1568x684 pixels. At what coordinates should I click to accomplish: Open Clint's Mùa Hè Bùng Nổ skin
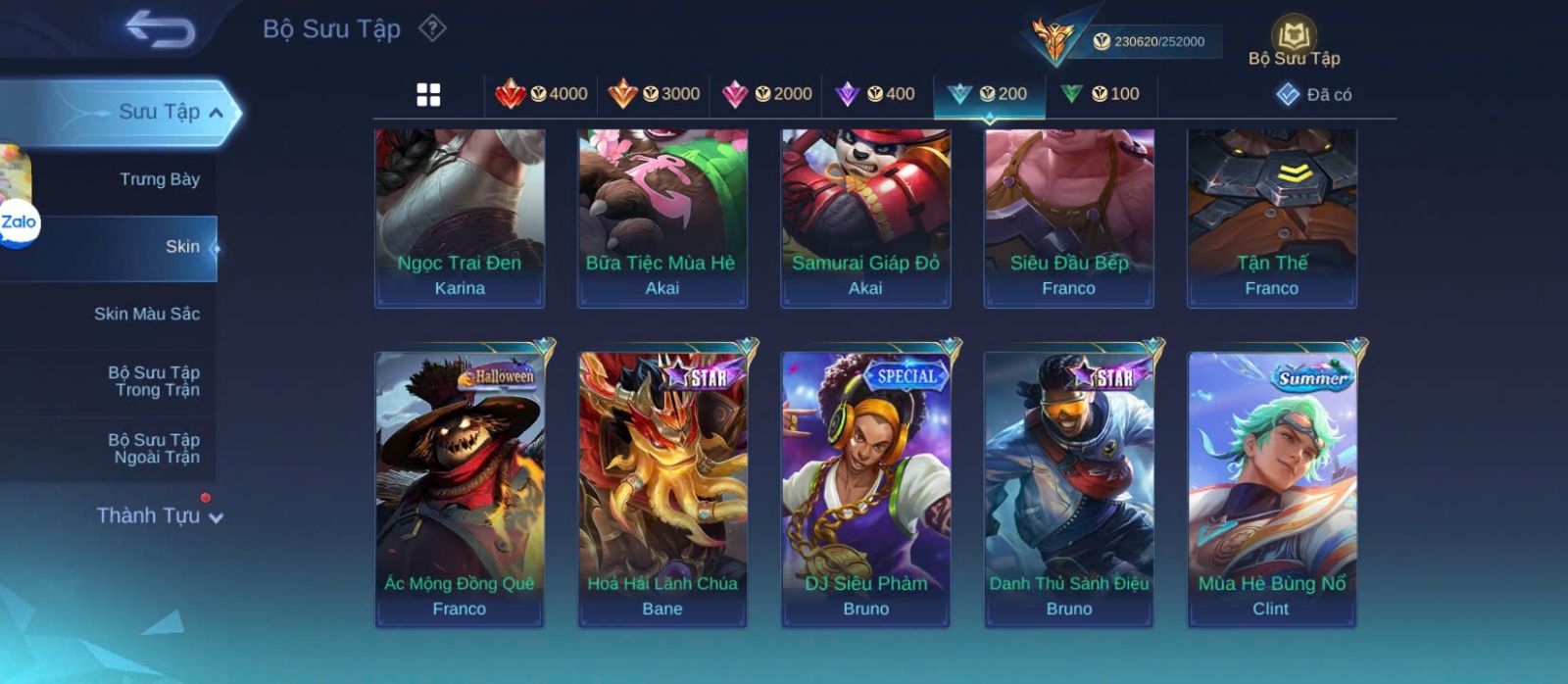(x=1271, y=488)
